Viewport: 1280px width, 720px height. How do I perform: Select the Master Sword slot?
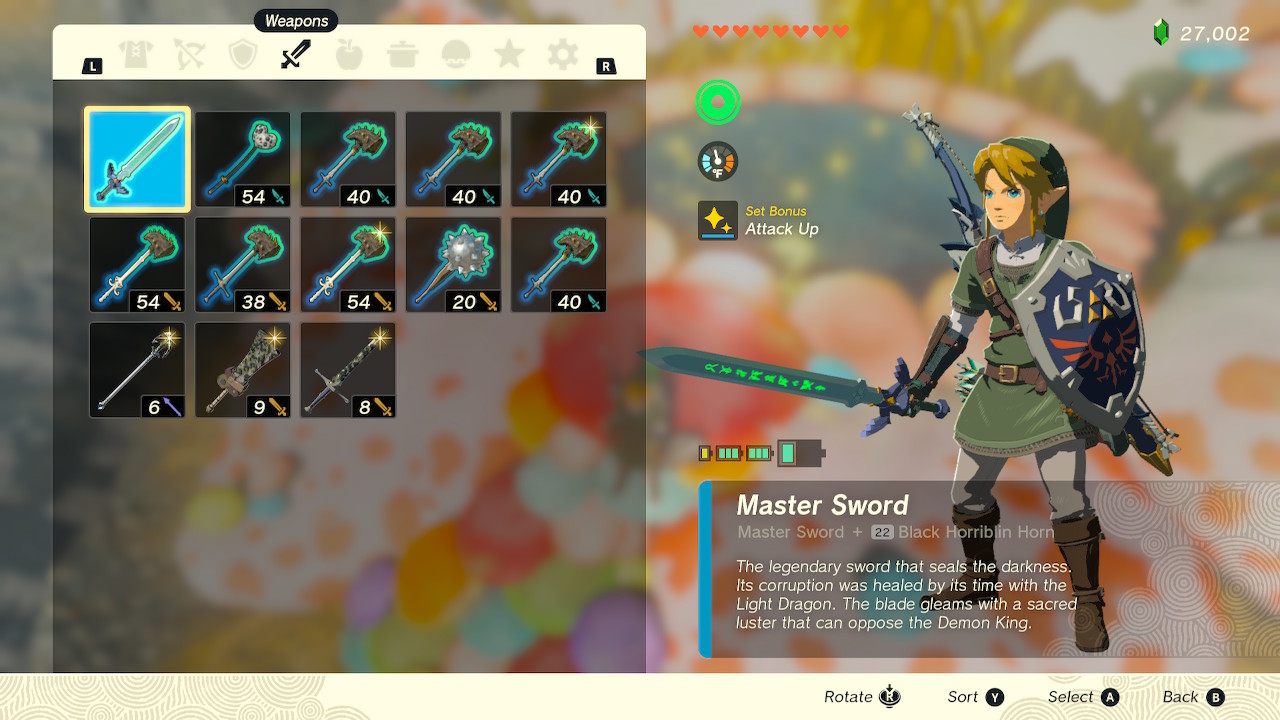point(137,160)
